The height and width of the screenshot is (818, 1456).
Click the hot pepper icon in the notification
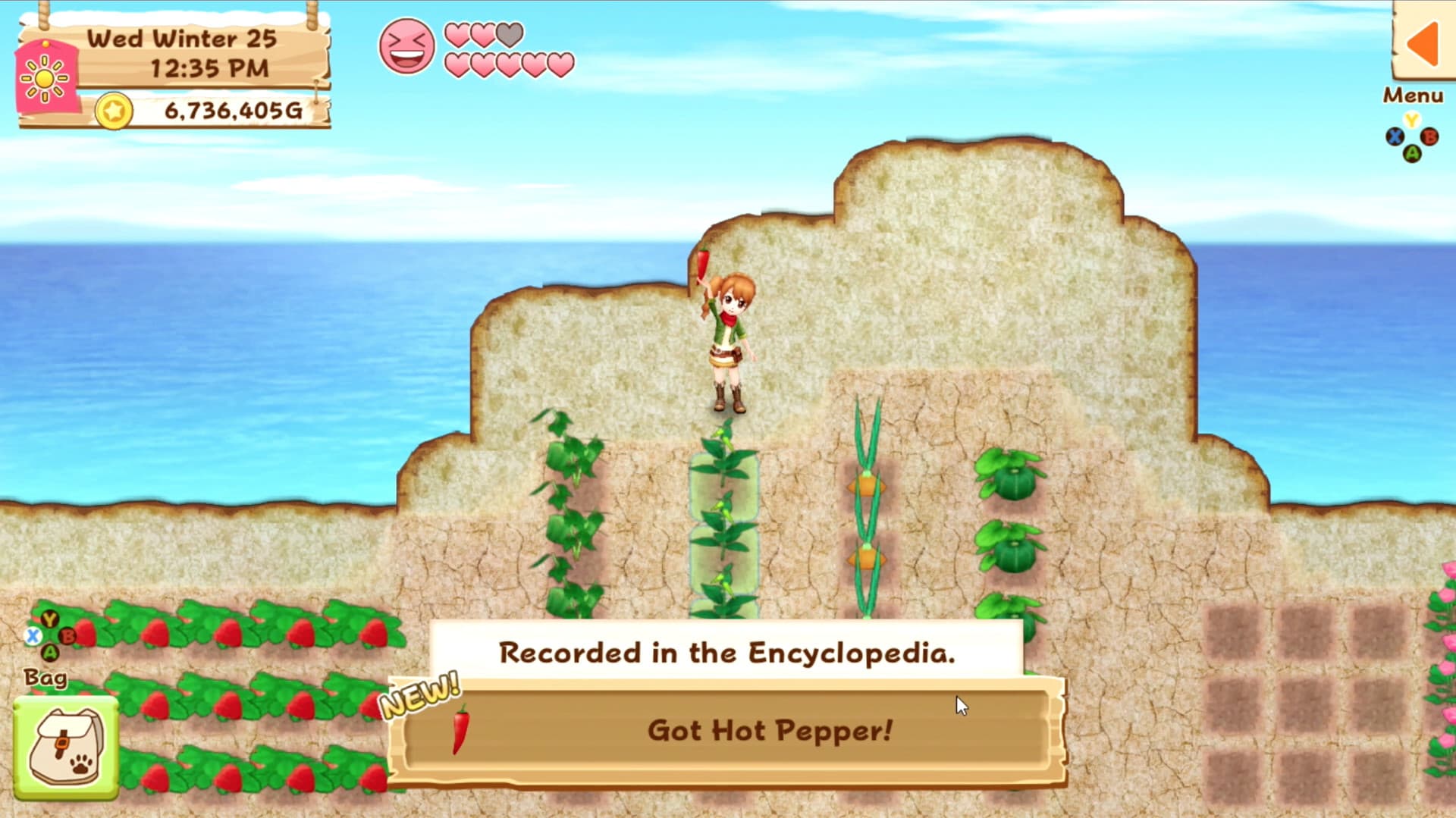point(461,730)
